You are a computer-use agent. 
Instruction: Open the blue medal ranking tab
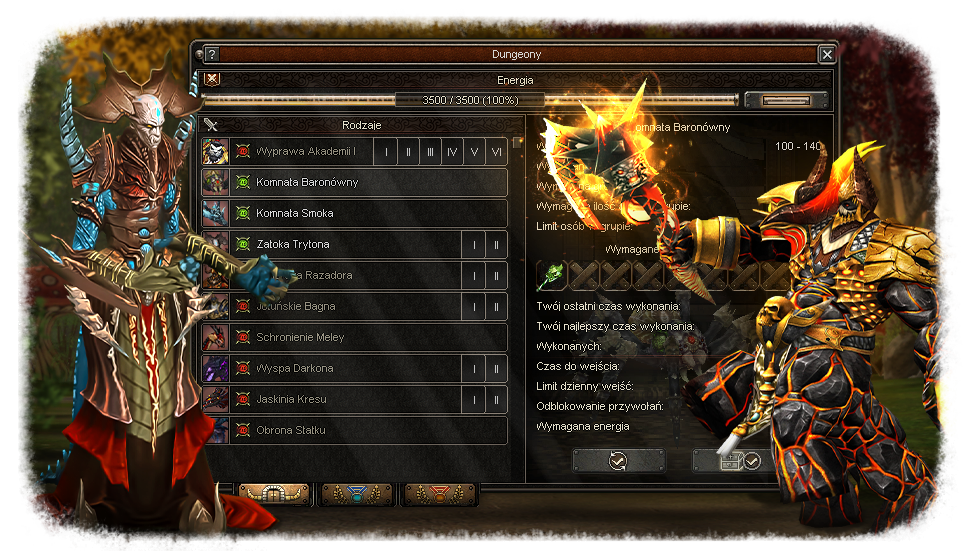click(357, 493)
